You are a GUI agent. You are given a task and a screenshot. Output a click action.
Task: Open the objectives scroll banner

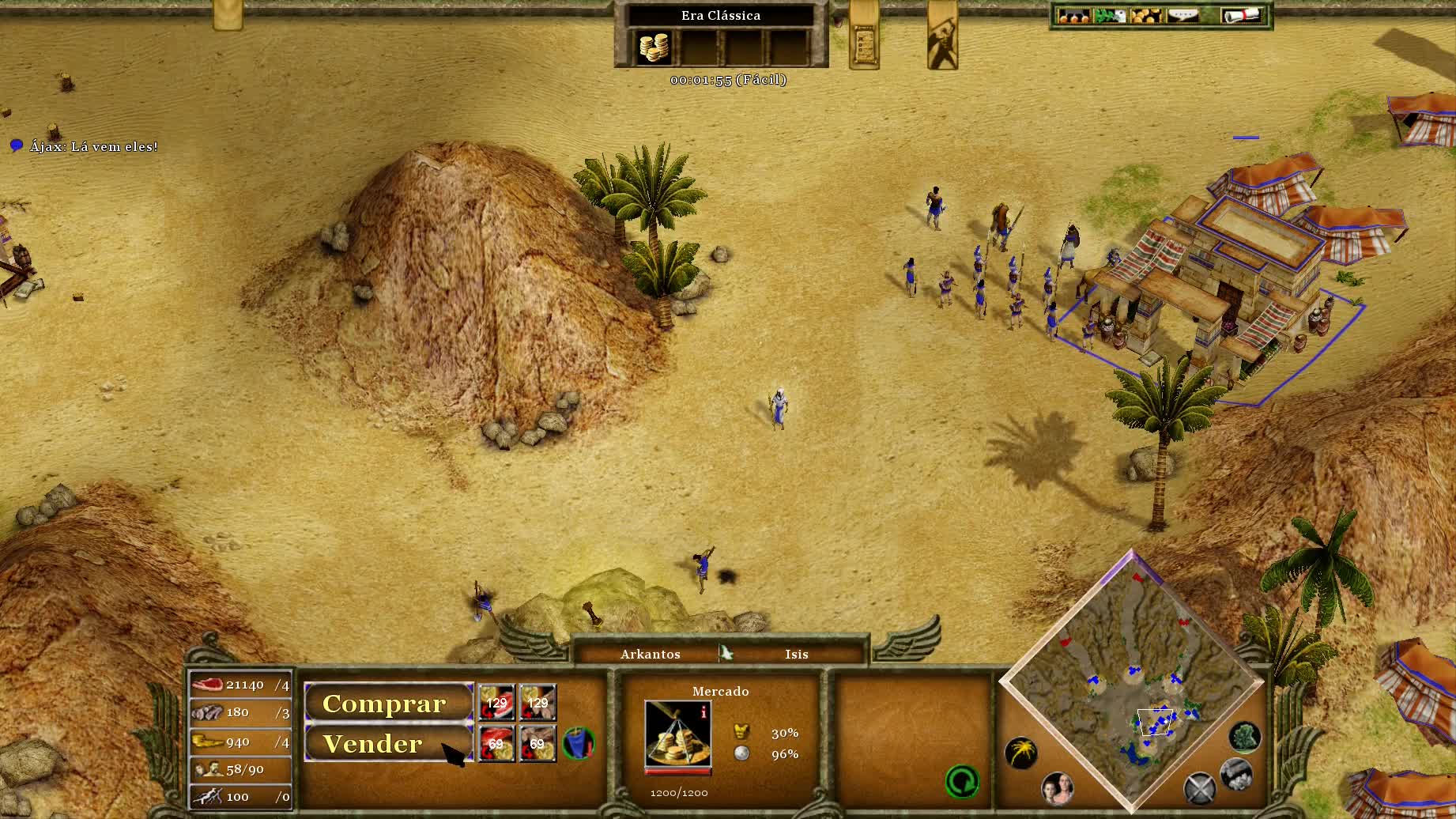tap(864, 37)
